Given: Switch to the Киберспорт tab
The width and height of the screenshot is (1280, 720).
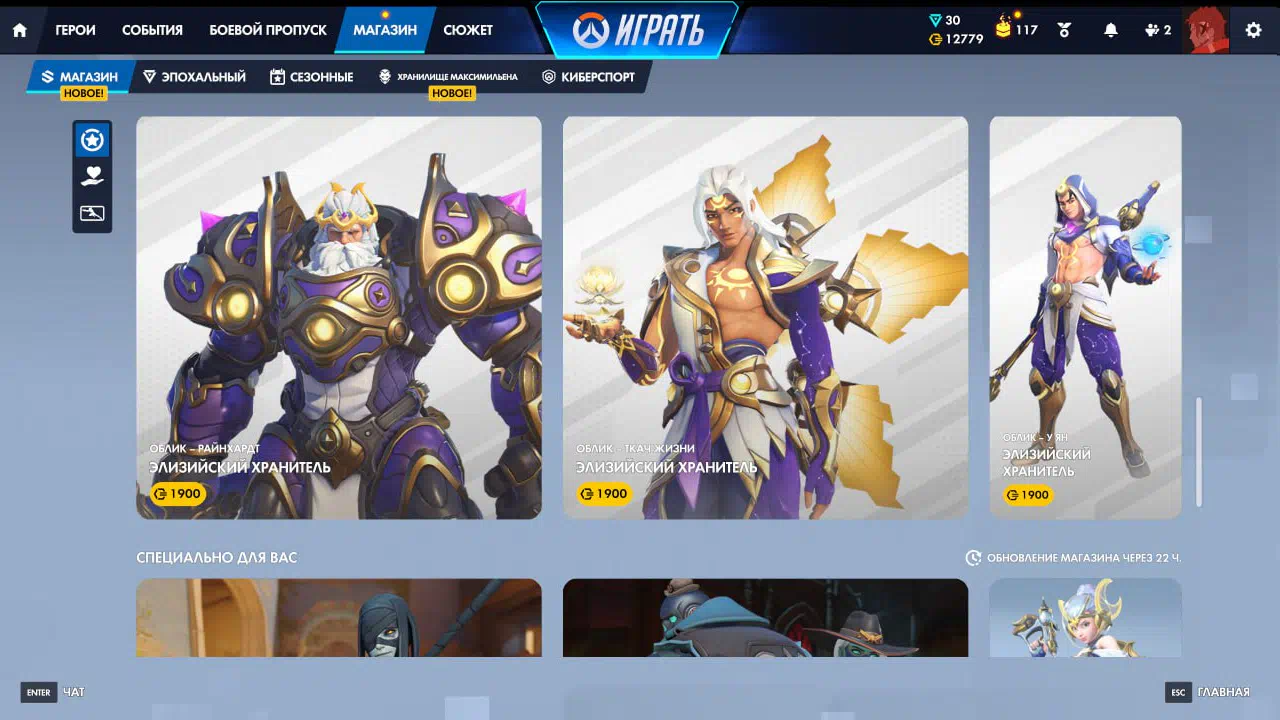Looking at the screenshot, I should click(x=589, y=77).
